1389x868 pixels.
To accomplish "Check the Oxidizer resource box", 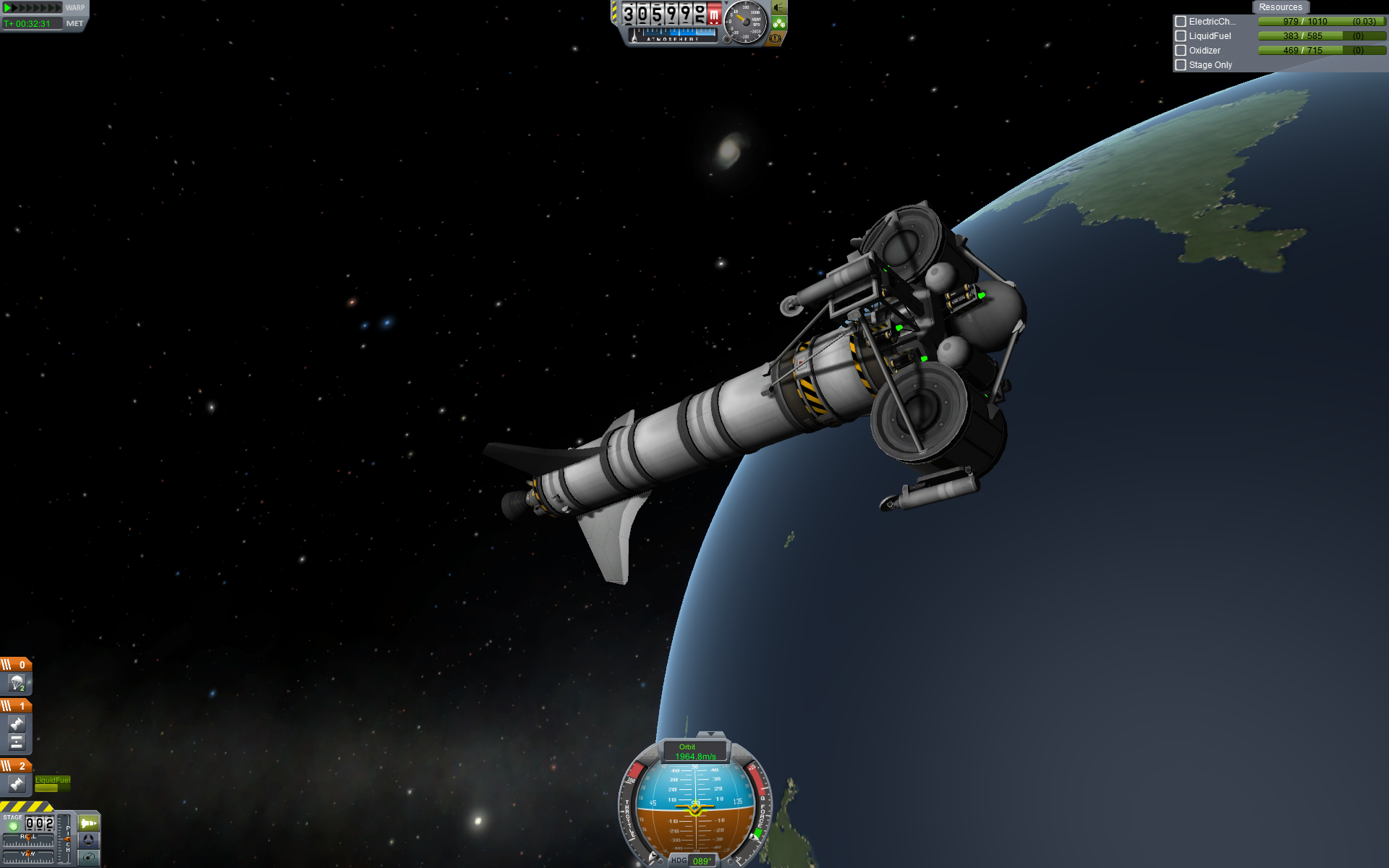I will coord(1181,51).
